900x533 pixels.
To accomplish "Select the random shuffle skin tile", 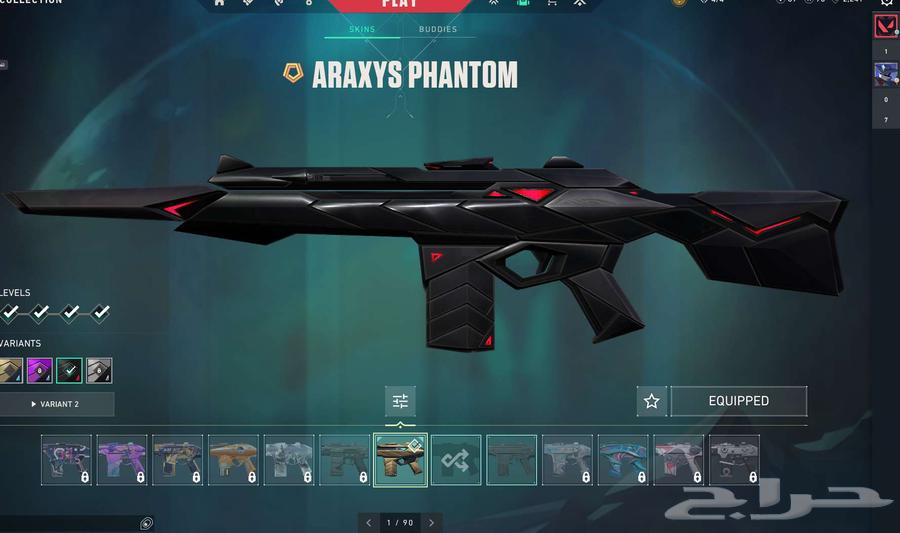I will [x=456, y=460].
